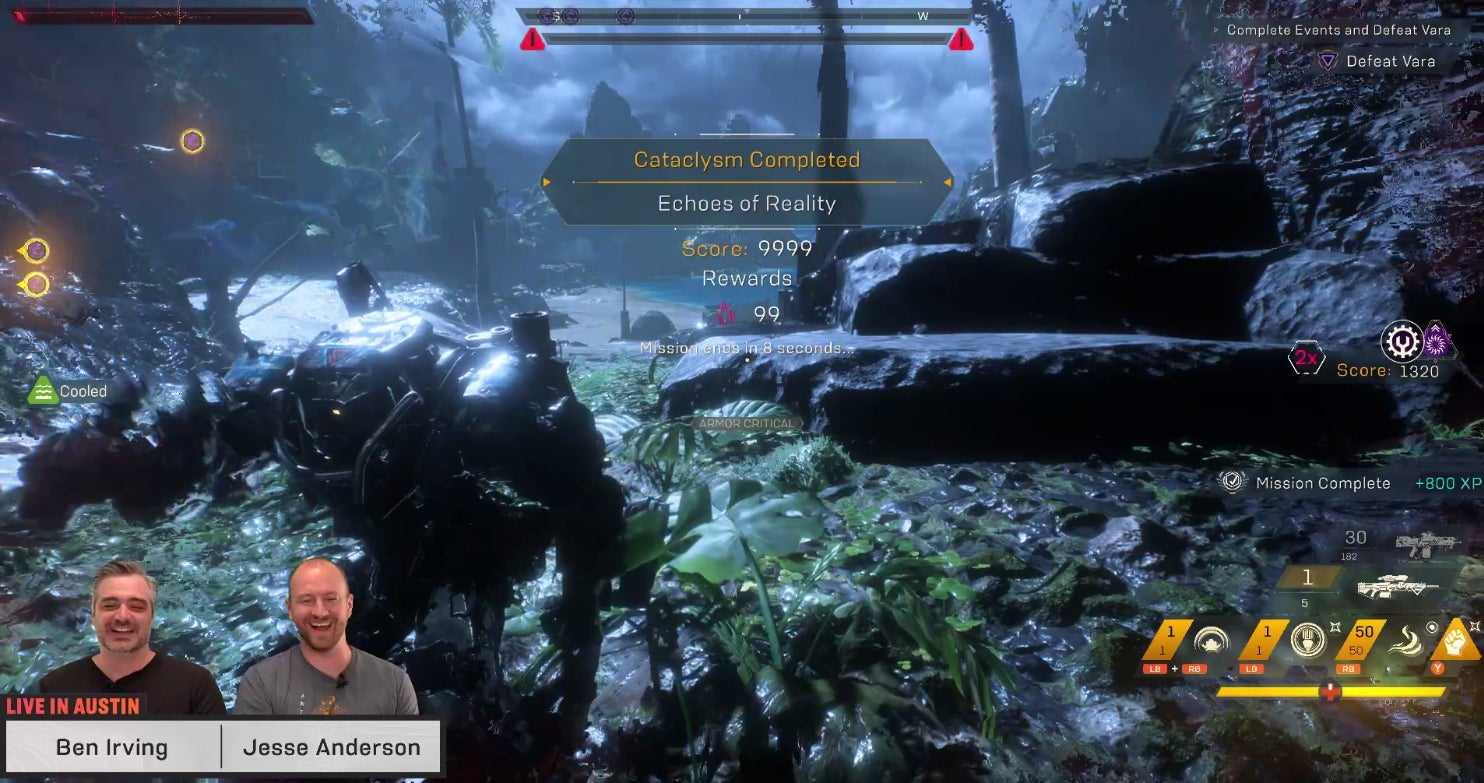This screenshot has height=783, width=1484.
Task: Click the Jesse Anderson name tag
Action: click(331, 747)
